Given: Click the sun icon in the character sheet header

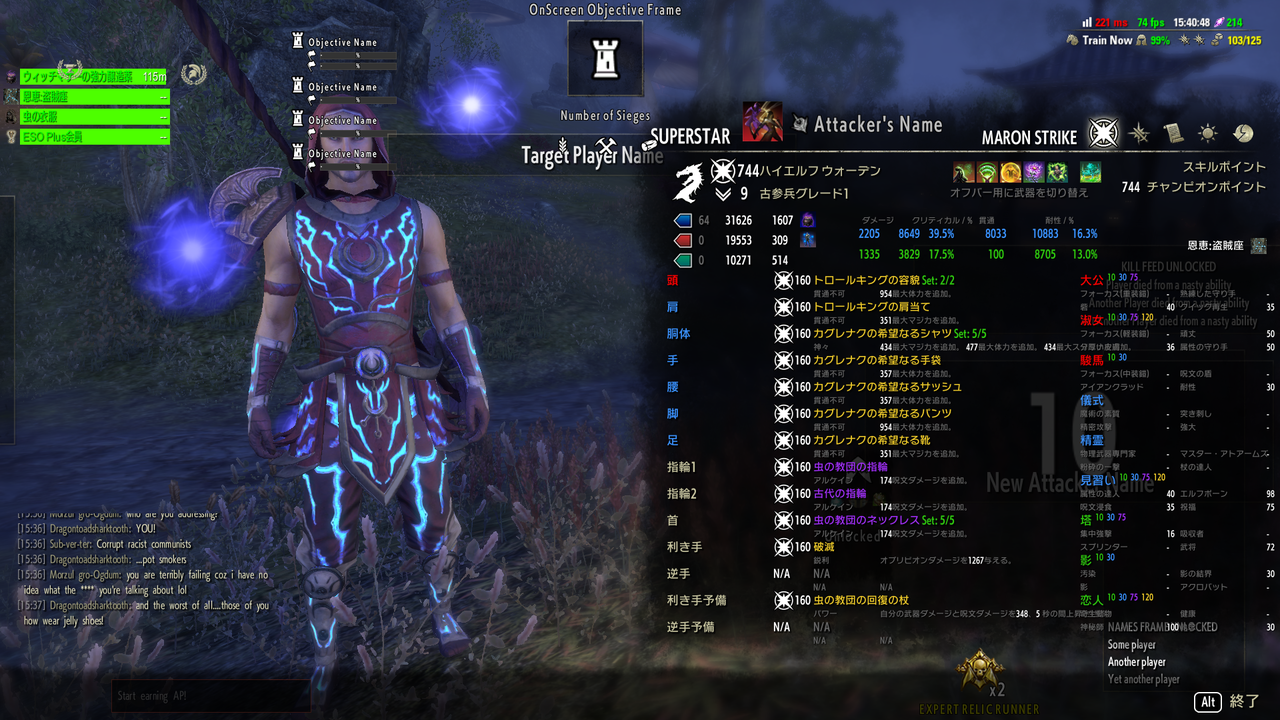Looking at the screenshot, I should pos(1208,132).
